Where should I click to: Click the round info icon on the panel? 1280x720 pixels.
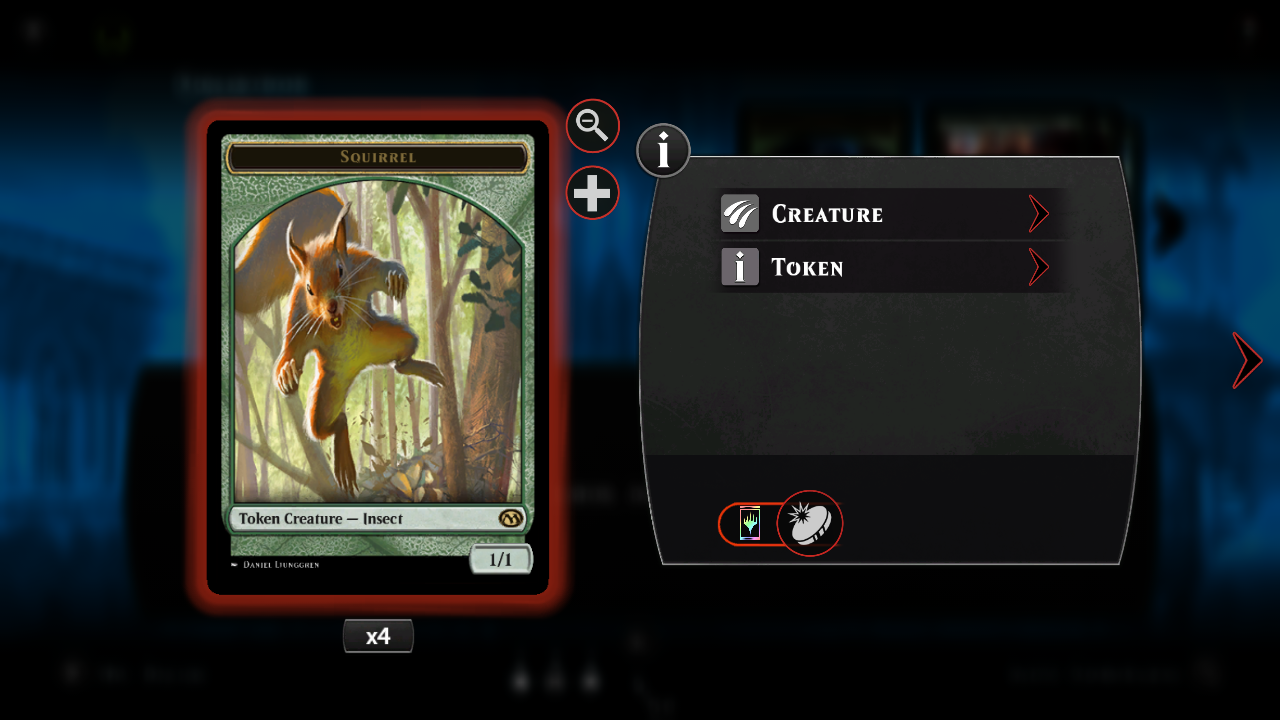pyautogui.click(x=663, y=151)
